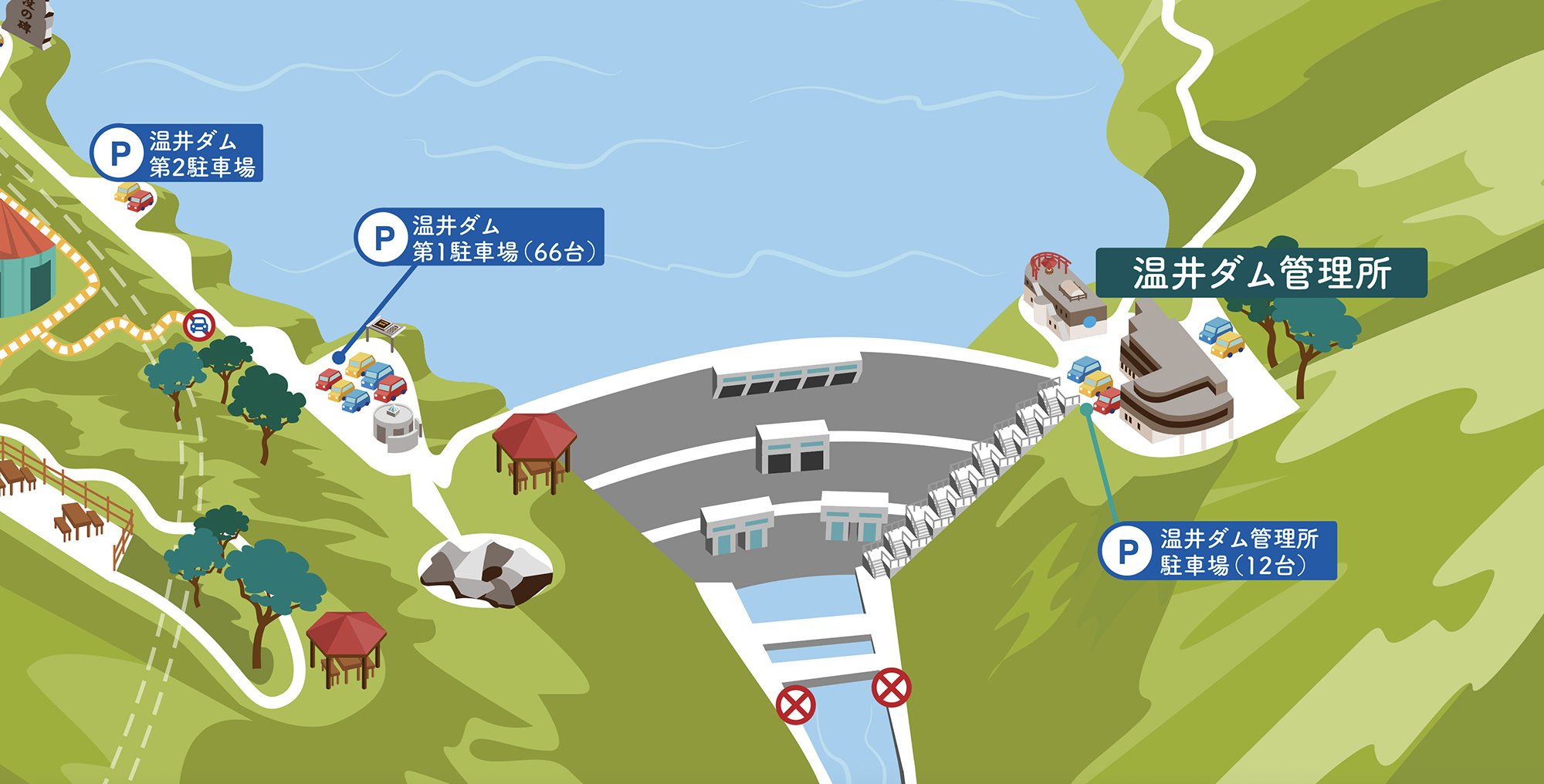
Task: Open the 温井ダム管理所 label
Action: [x=1261, y=273]
